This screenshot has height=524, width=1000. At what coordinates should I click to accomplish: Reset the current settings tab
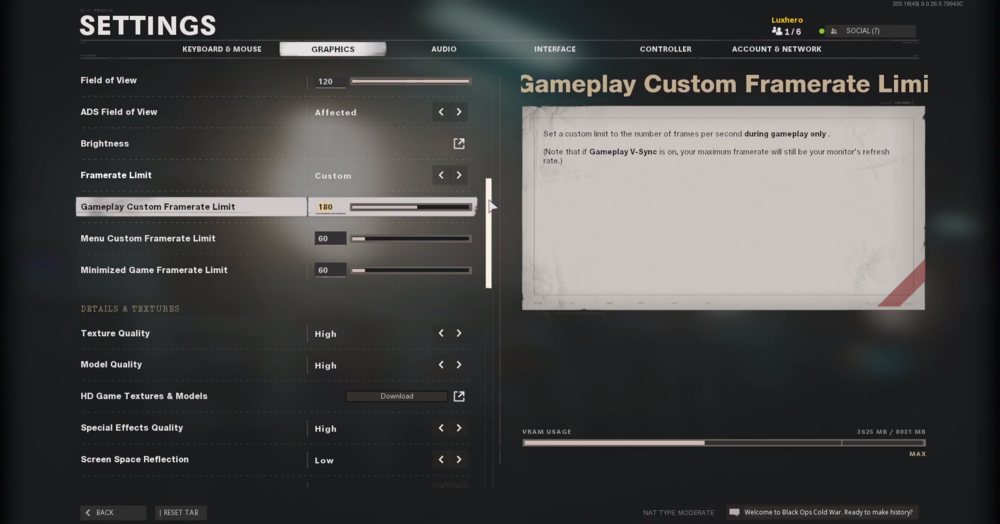[x=180, y=513]
